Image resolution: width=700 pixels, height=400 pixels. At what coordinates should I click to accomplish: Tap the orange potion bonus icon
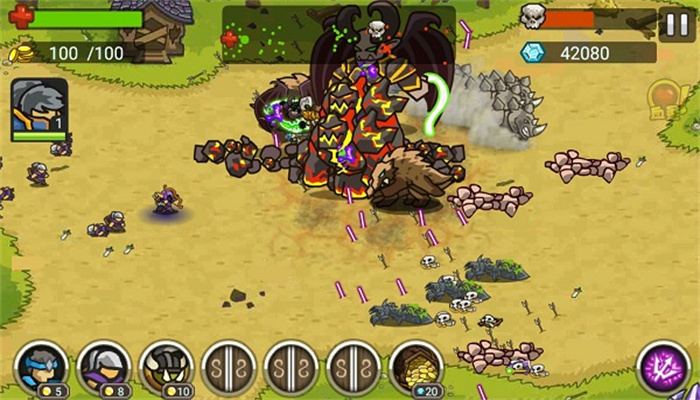click(663, 98)
